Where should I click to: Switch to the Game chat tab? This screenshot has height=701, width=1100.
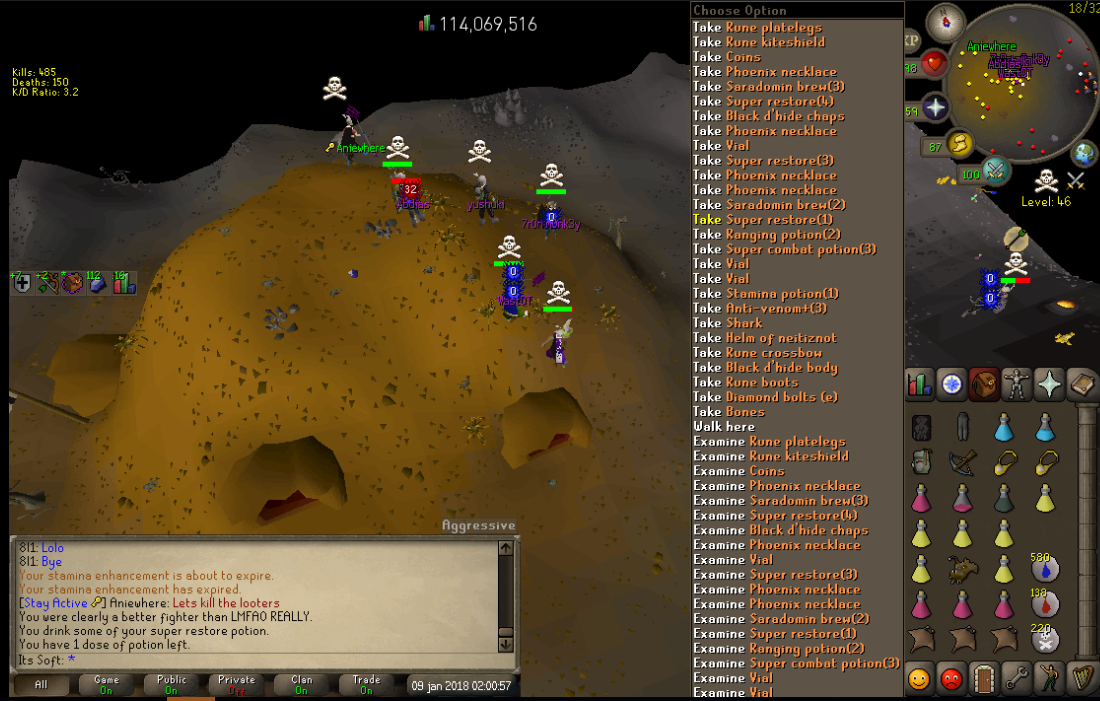tap(107, 685)
